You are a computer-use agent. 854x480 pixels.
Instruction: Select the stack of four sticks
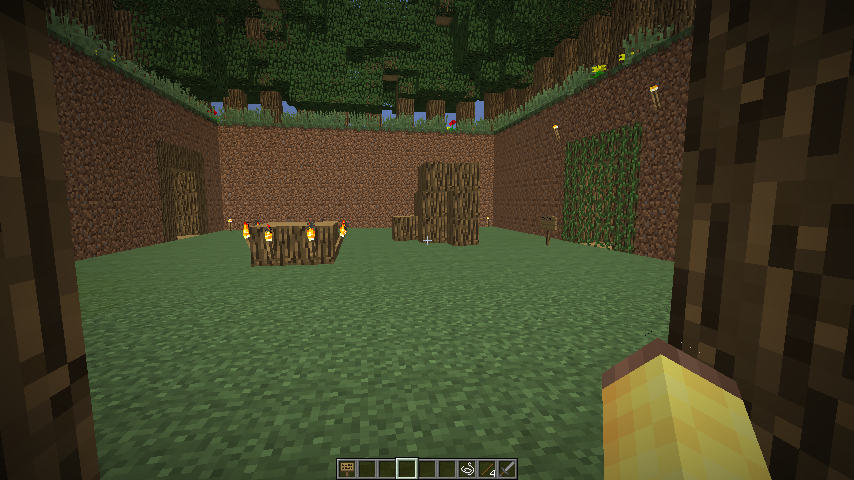click(487, 468)
